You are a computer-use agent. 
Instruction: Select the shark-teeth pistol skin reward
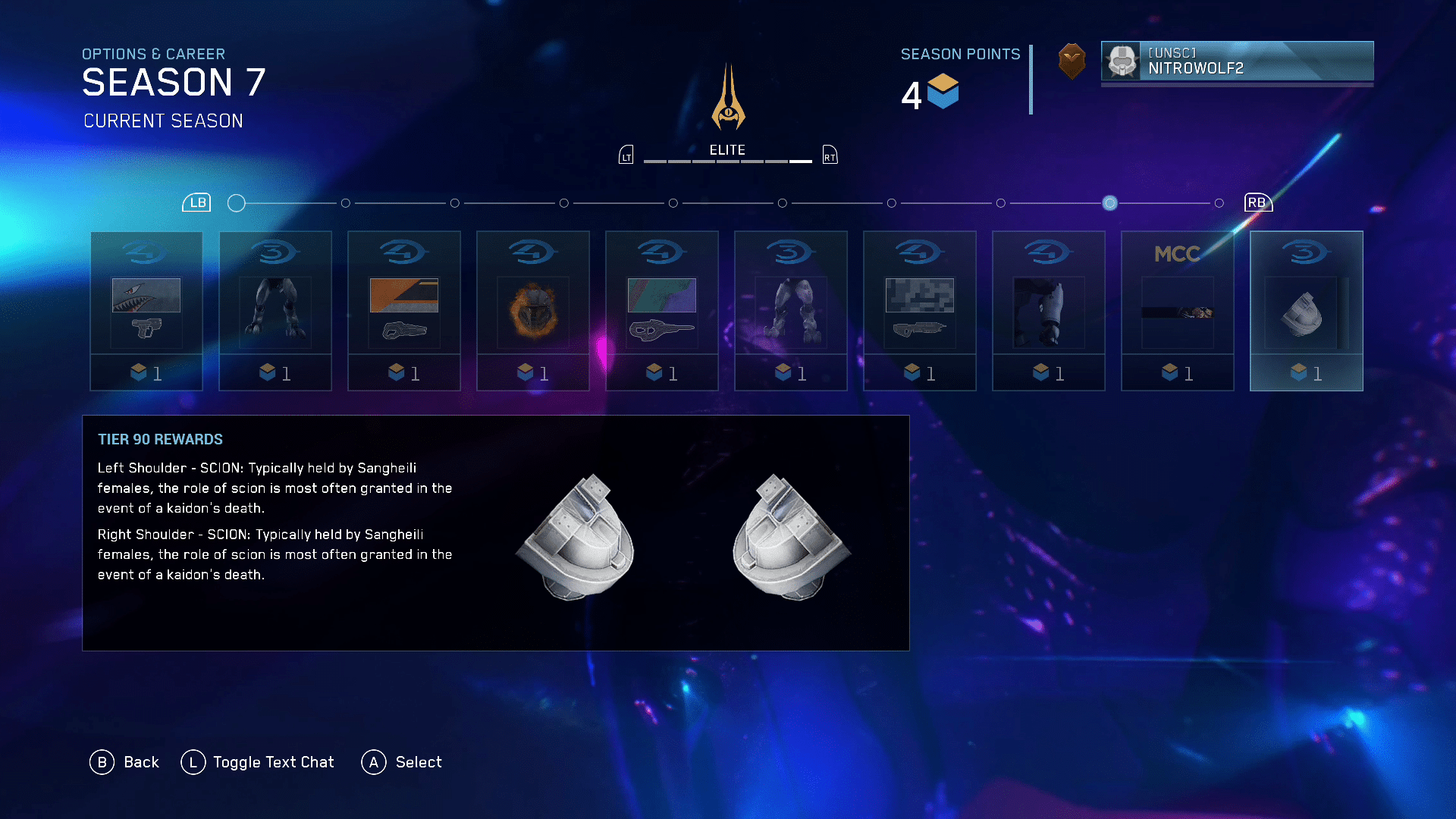(x=146, y=311)
